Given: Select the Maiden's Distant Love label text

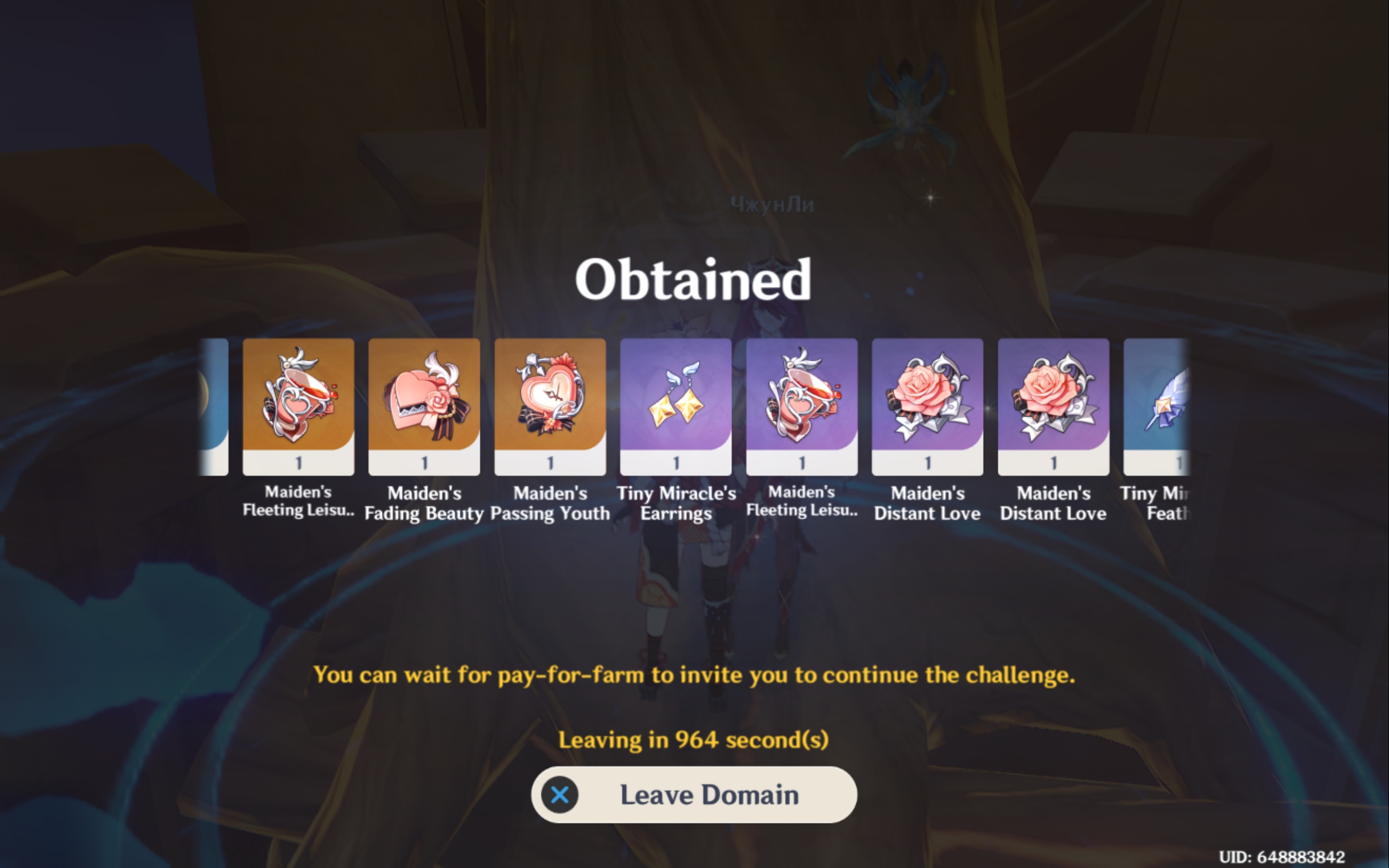Looking at the screenshot, I should [926, 503].
